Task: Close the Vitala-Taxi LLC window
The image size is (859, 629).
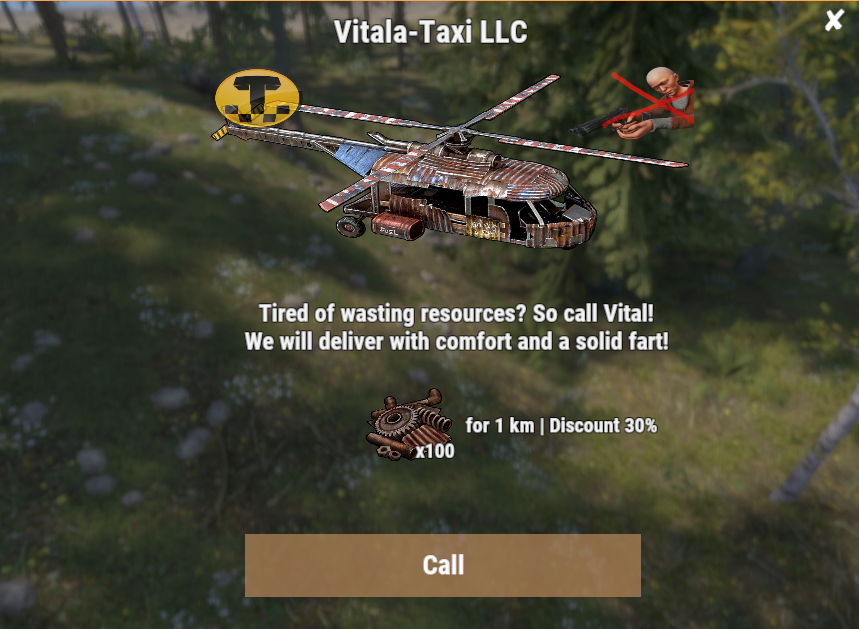Action: tap(834, 20)
